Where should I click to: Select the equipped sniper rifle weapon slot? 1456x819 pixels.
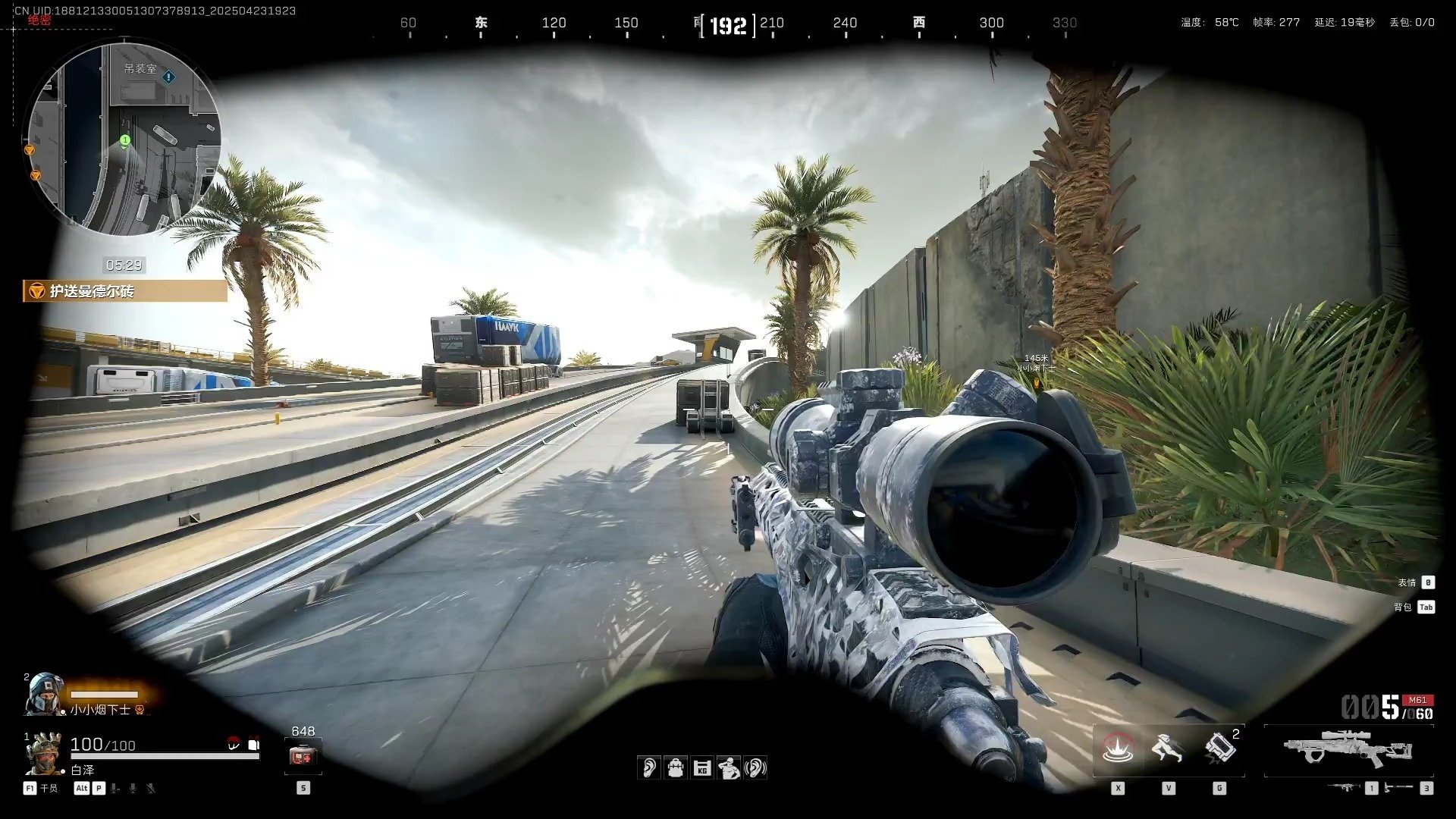(1348, 749)
